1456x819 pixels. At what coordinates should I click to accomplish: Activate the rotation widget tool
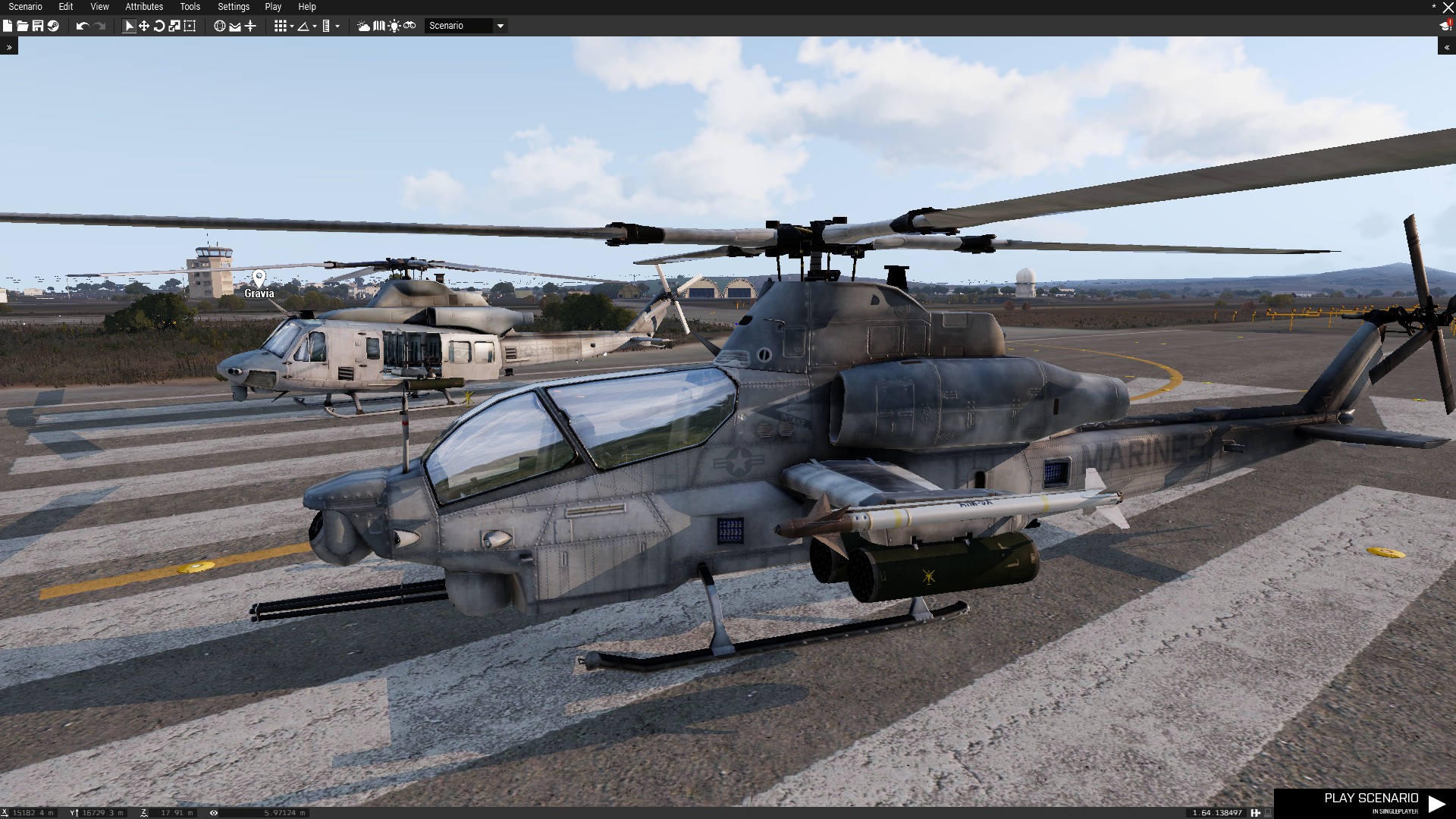159,26
